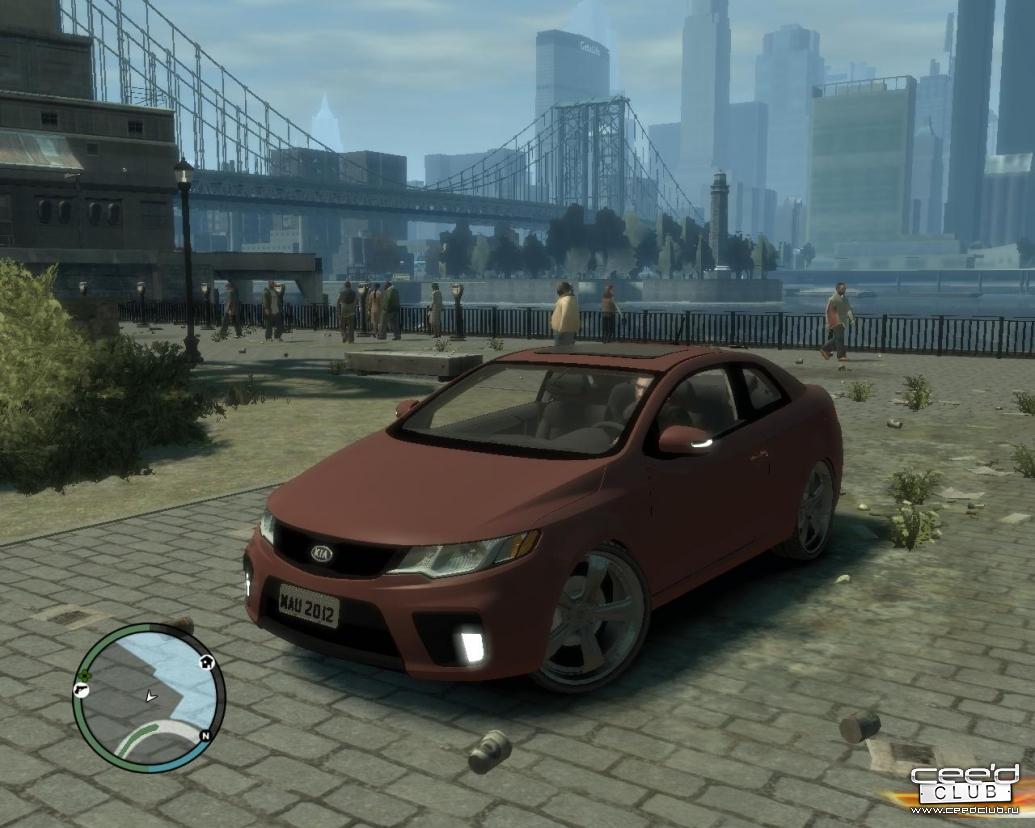Select the green clover blip on the radar
This screenshot has height=828, width=1035.
coord(85,675)
